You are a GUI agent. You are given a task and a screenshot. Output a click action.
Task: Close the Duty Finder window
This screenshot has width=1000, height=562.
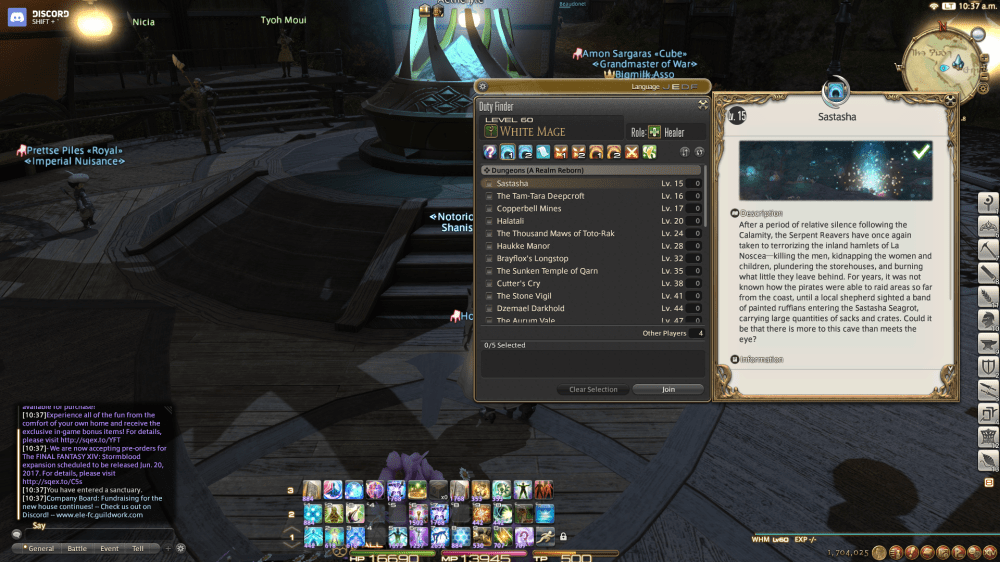tap(703, 103)
